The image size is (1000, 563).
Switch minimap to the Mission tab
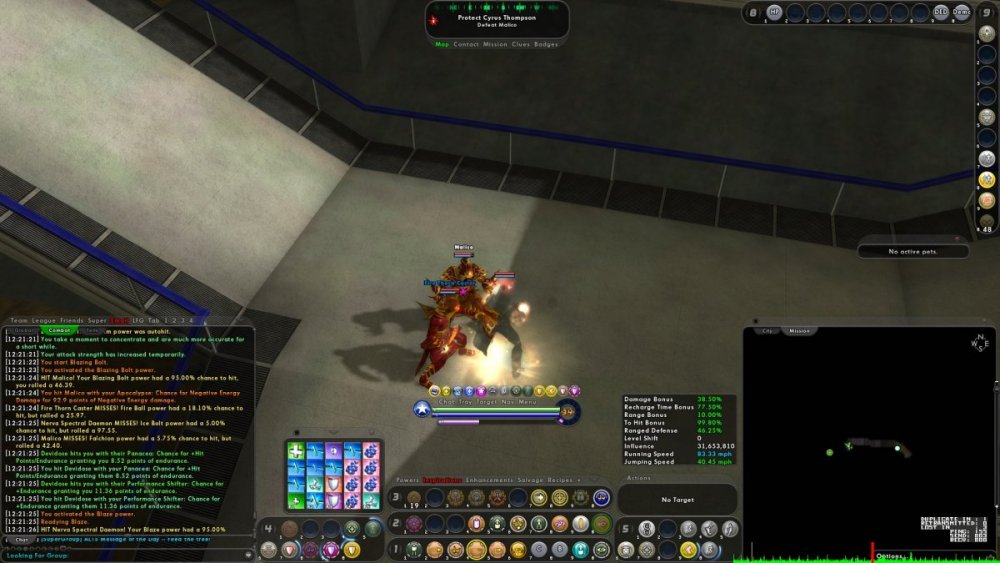[798, 331]
